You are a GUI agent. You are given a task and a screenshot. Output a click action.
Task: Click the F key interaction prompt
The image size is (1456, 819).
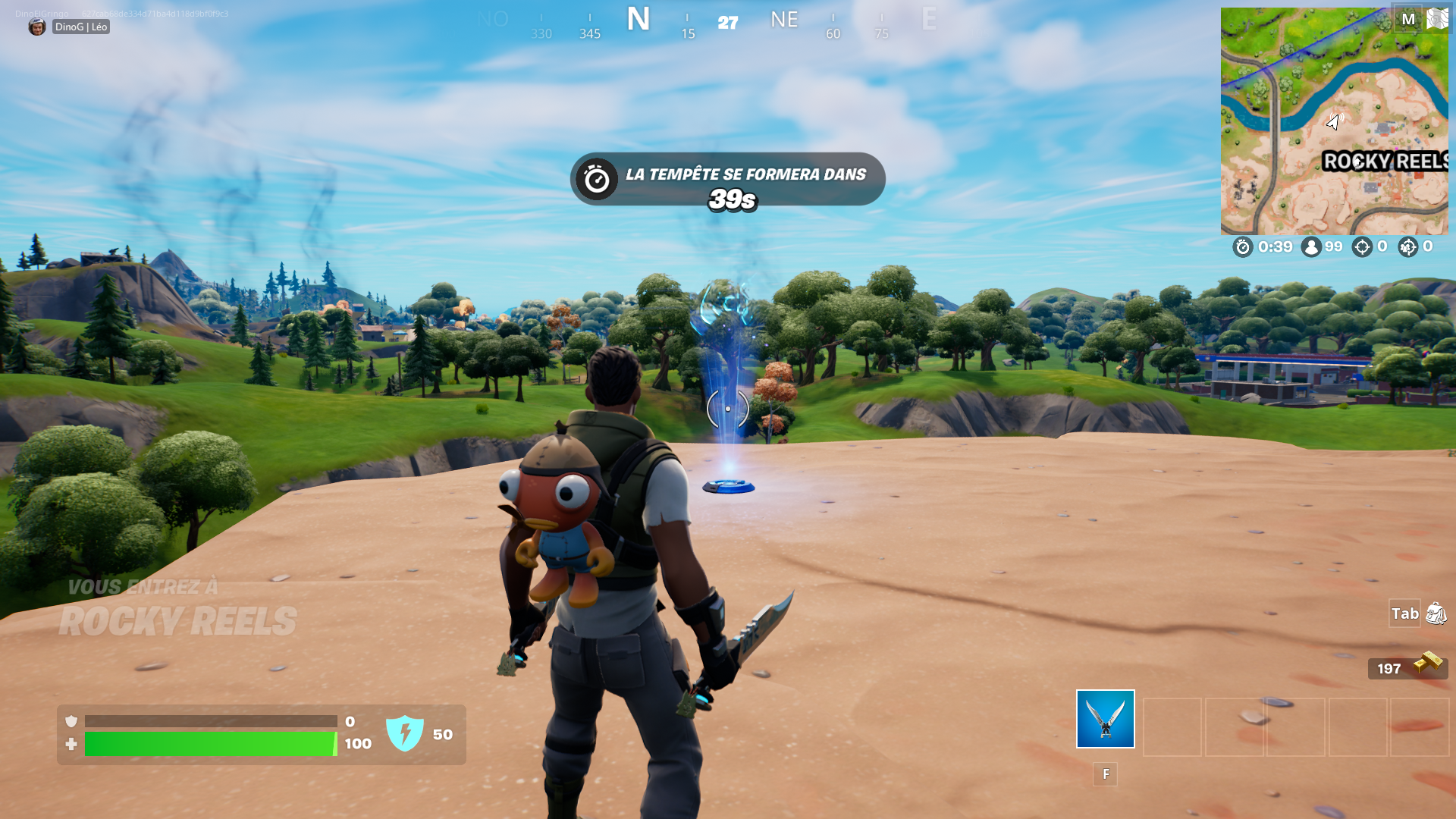click(x=1105, y=774)
